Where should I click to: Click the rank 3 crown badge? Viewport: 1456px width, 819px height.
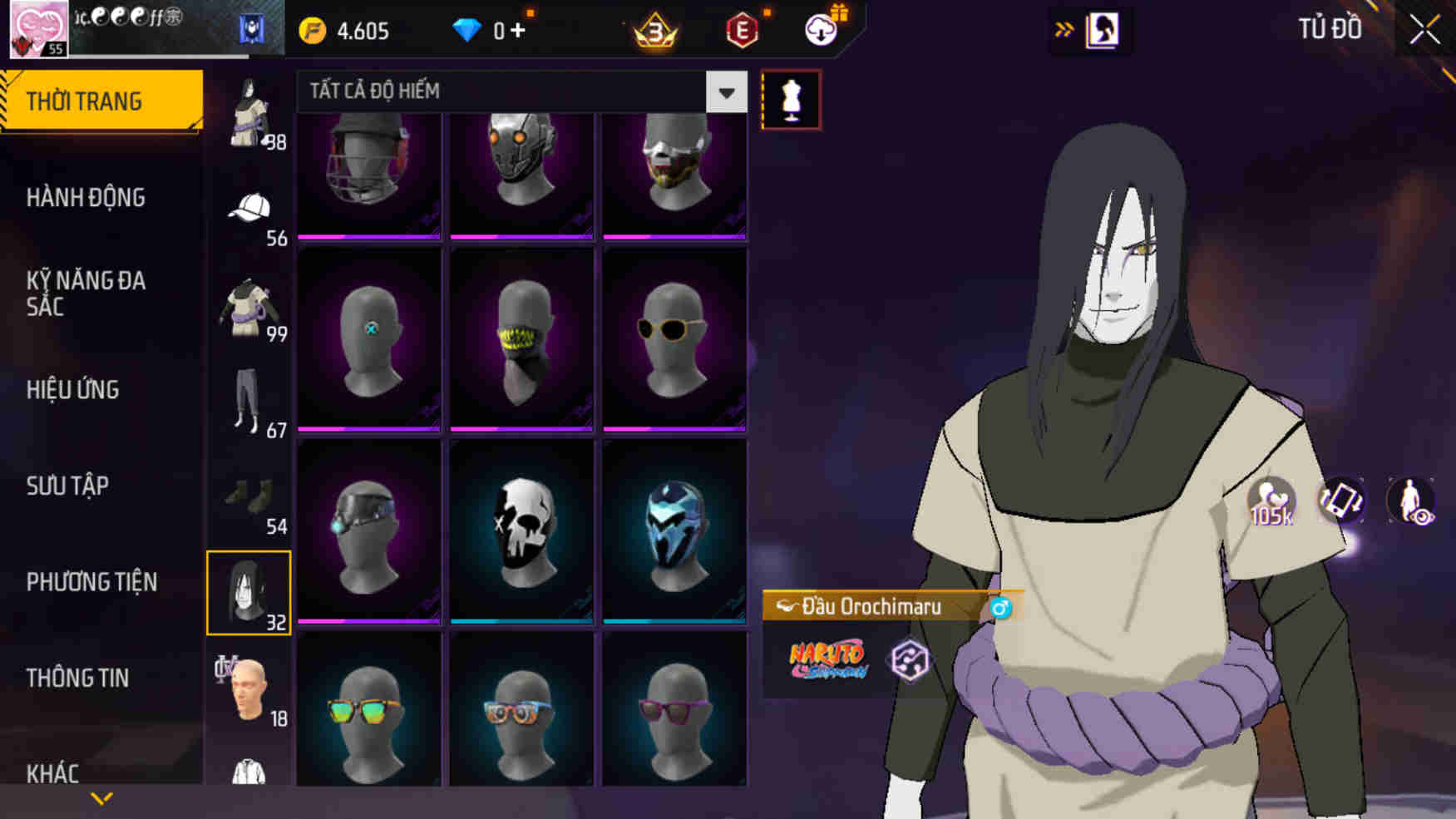(x=654, y=29)
